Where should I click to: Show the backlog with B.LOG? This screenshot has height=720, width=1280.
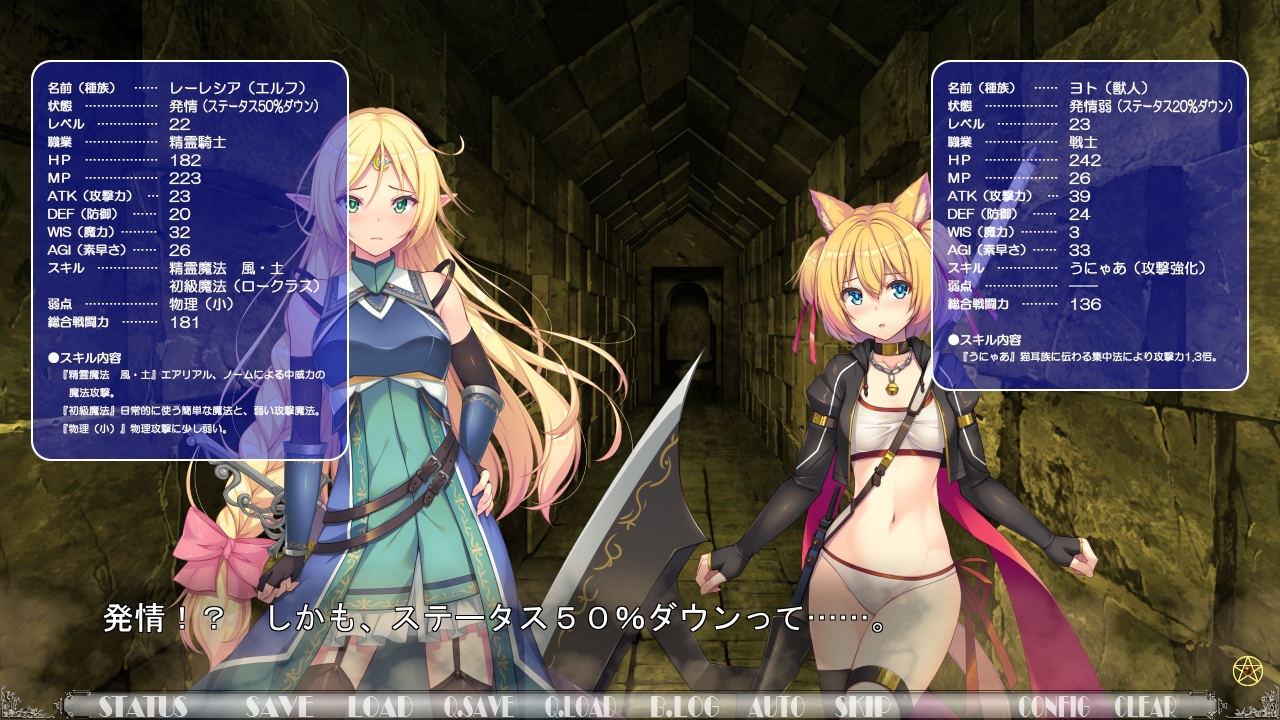coord(684,706)
